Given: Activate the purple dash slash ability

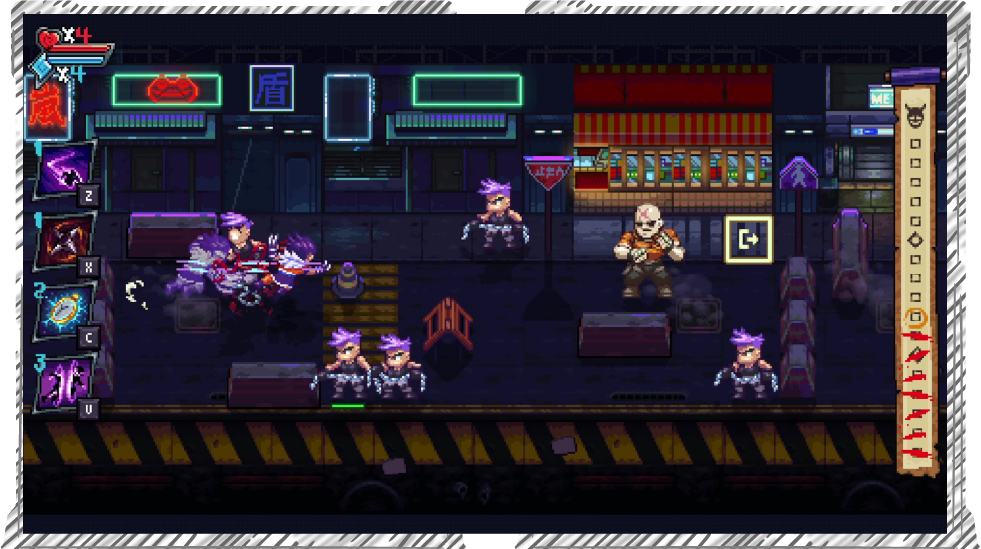Looking at the screenshot, I should point(66,172).
